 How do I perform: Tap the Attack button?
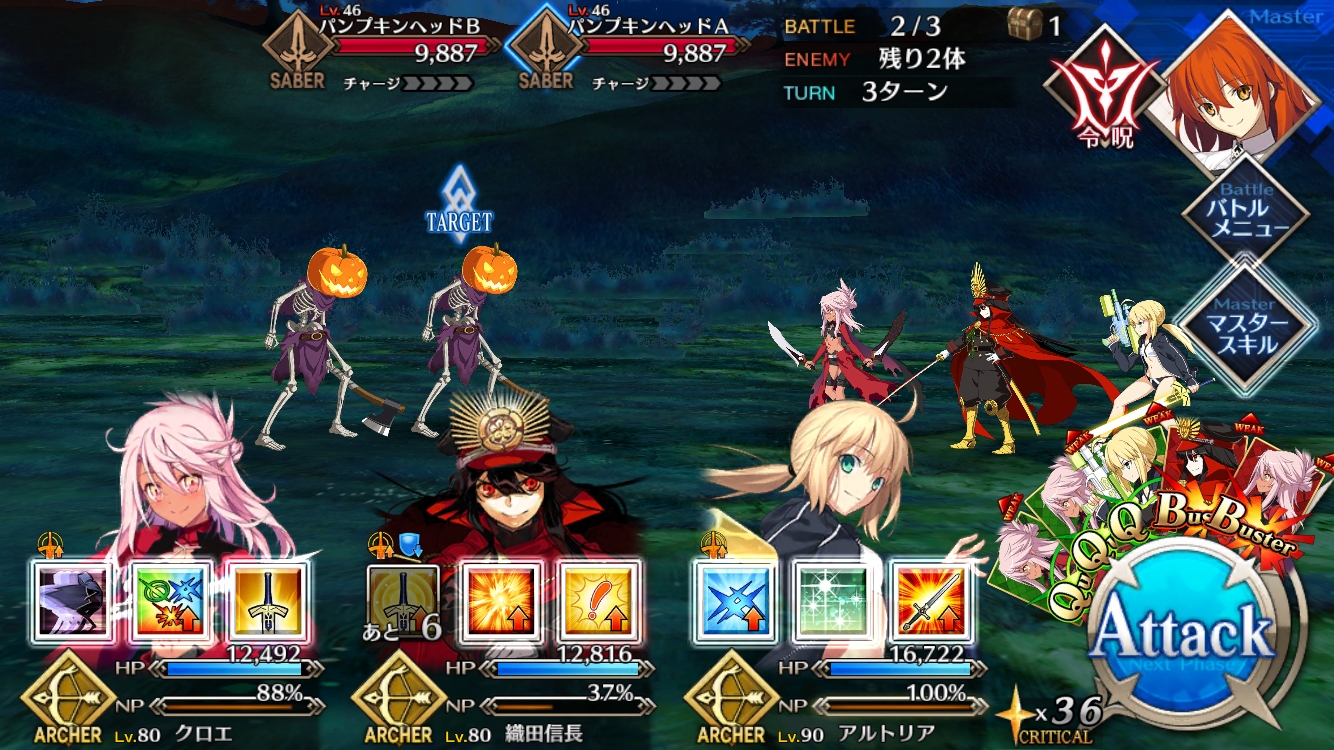[x=1184, y=634]
